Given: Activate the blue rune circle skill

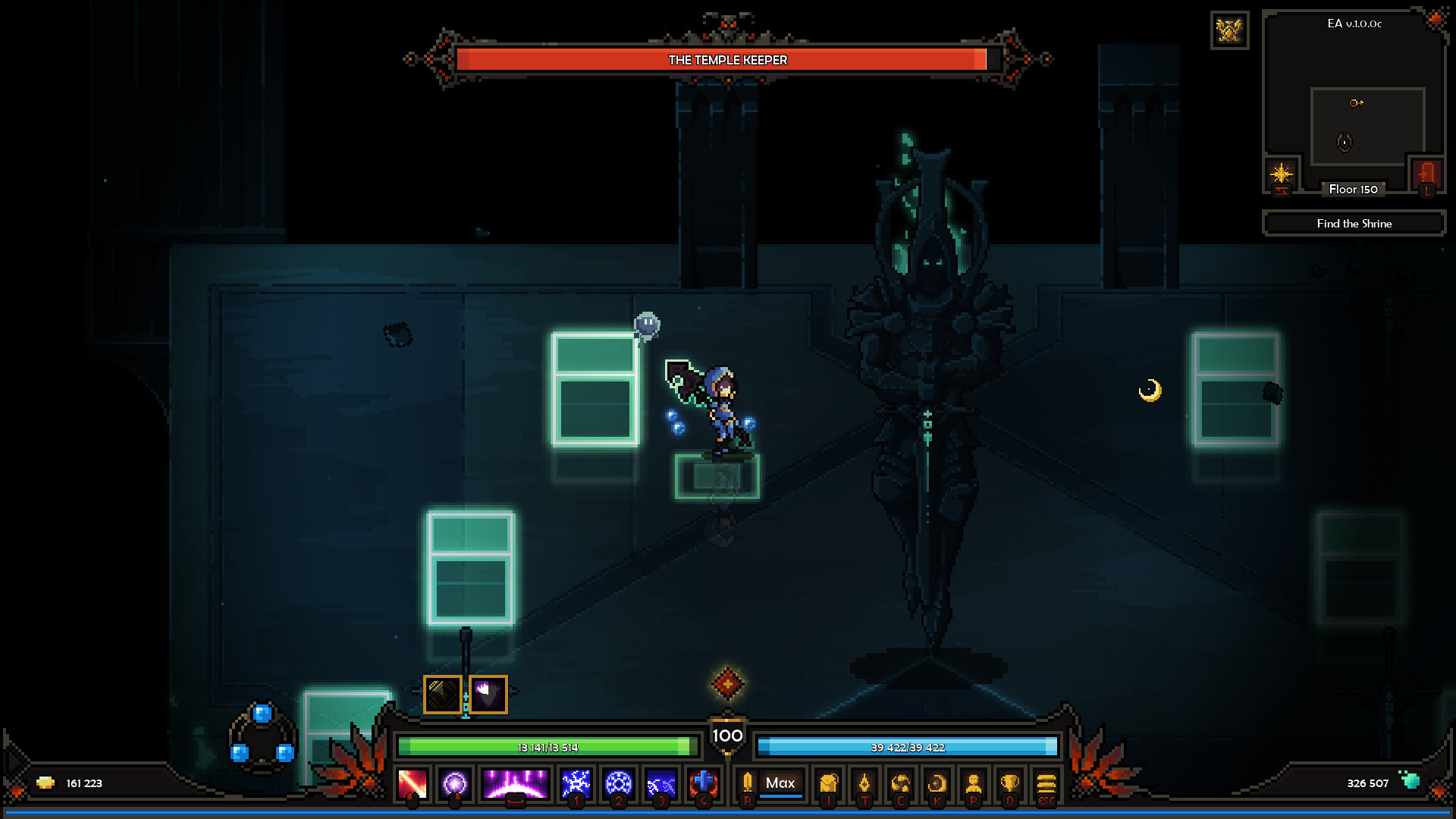Looking at the screenshot, I should [618, 783].
